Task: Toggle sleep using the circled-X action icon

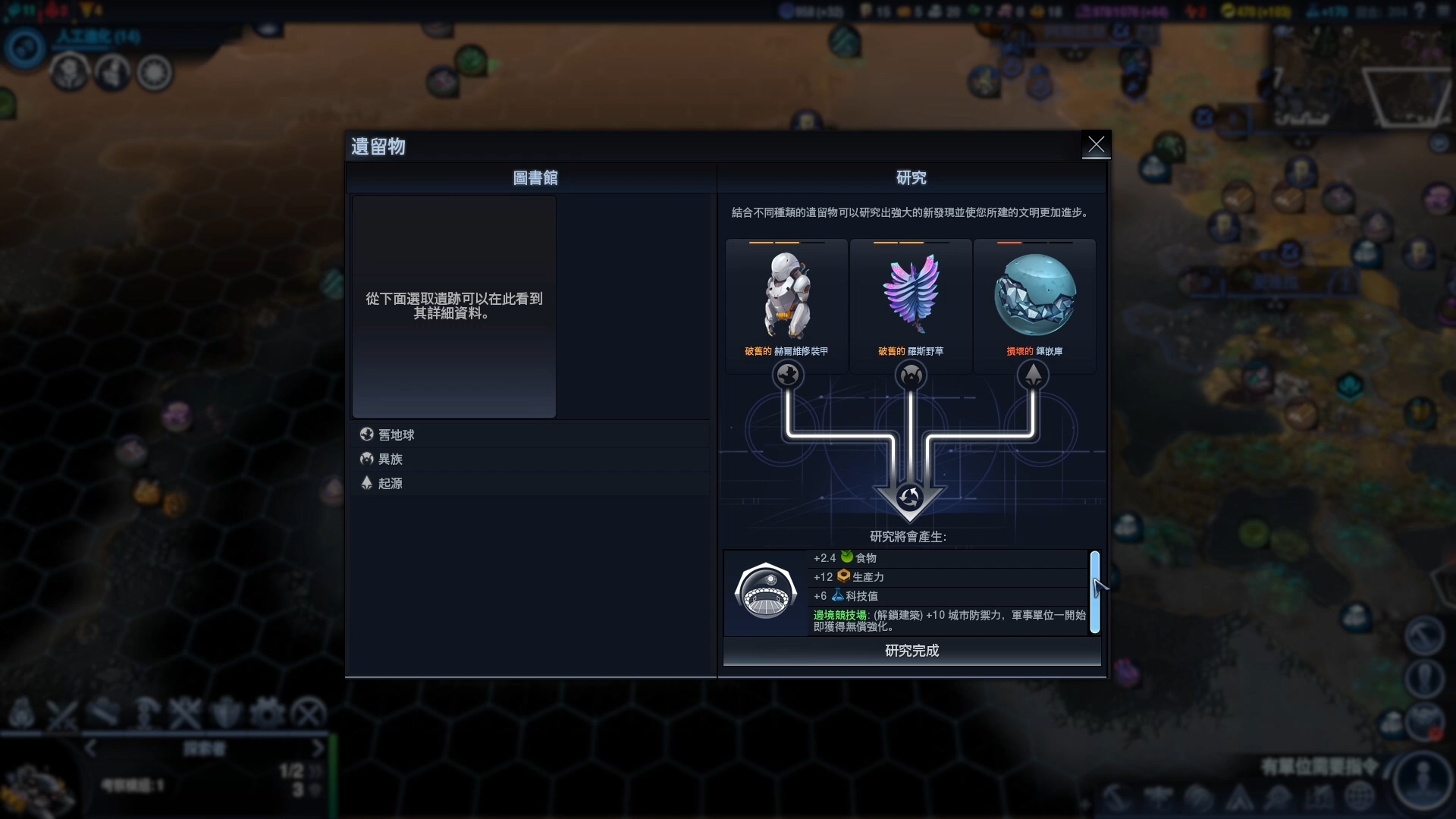Action: tap(308, 713)
